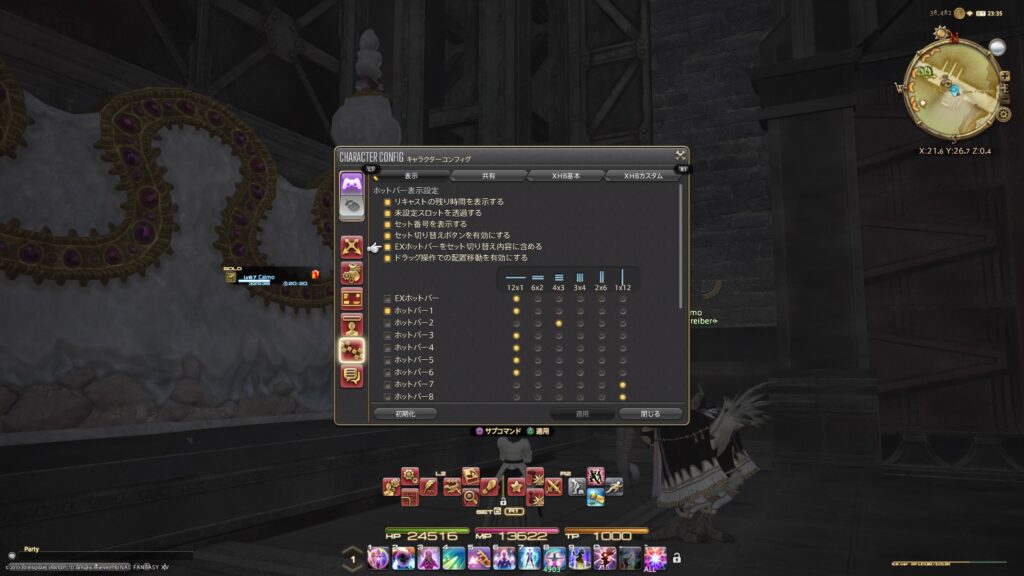Activate the hotbar skill in slot 4

click(453, 557)
